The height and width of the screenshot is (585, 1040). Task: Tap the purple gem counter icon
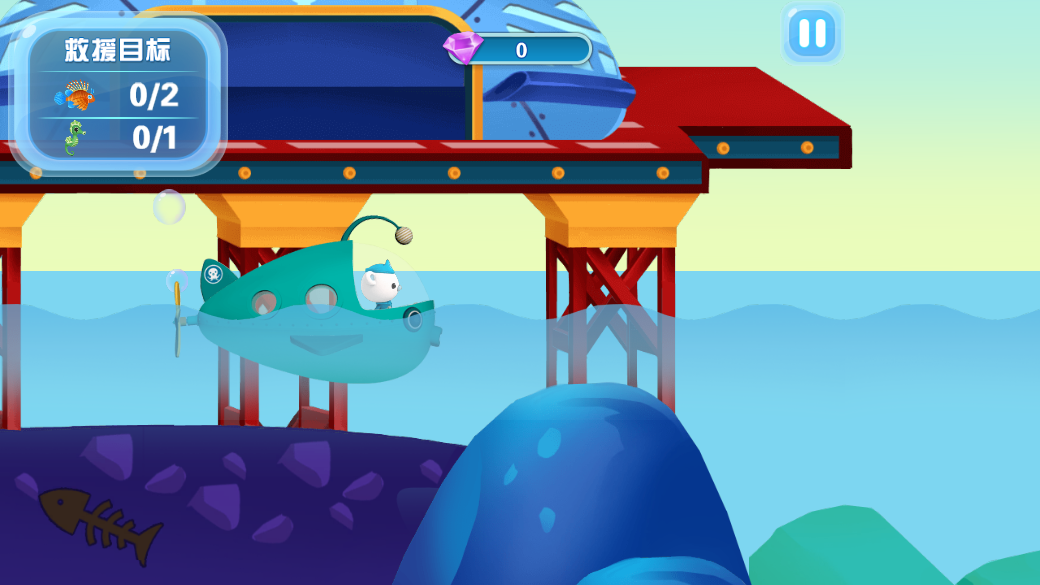coord(463,46)
